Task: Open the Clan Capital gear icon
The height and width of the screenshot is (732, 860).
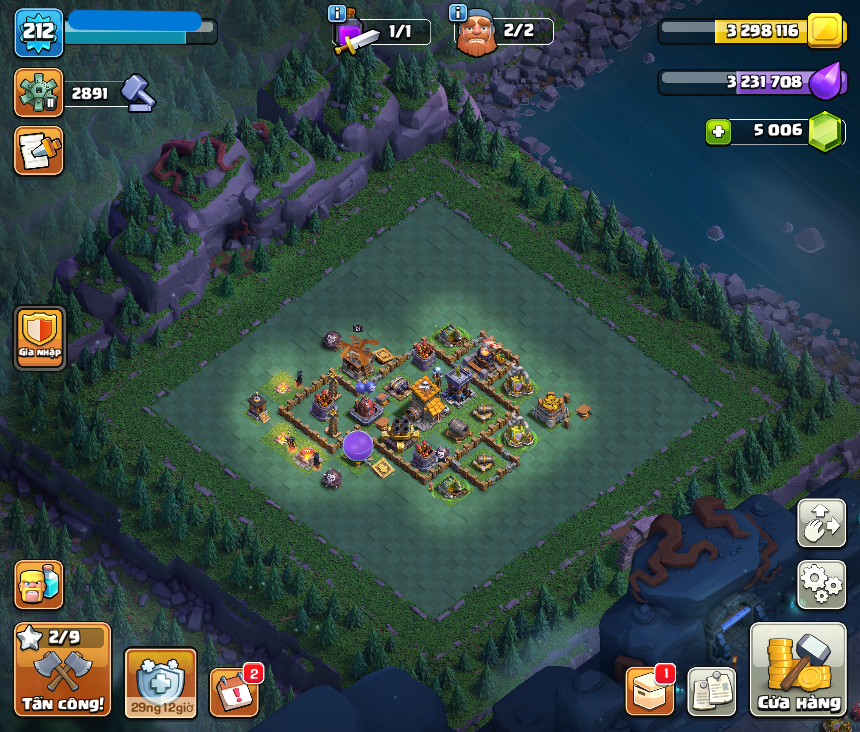Action: 38,93
